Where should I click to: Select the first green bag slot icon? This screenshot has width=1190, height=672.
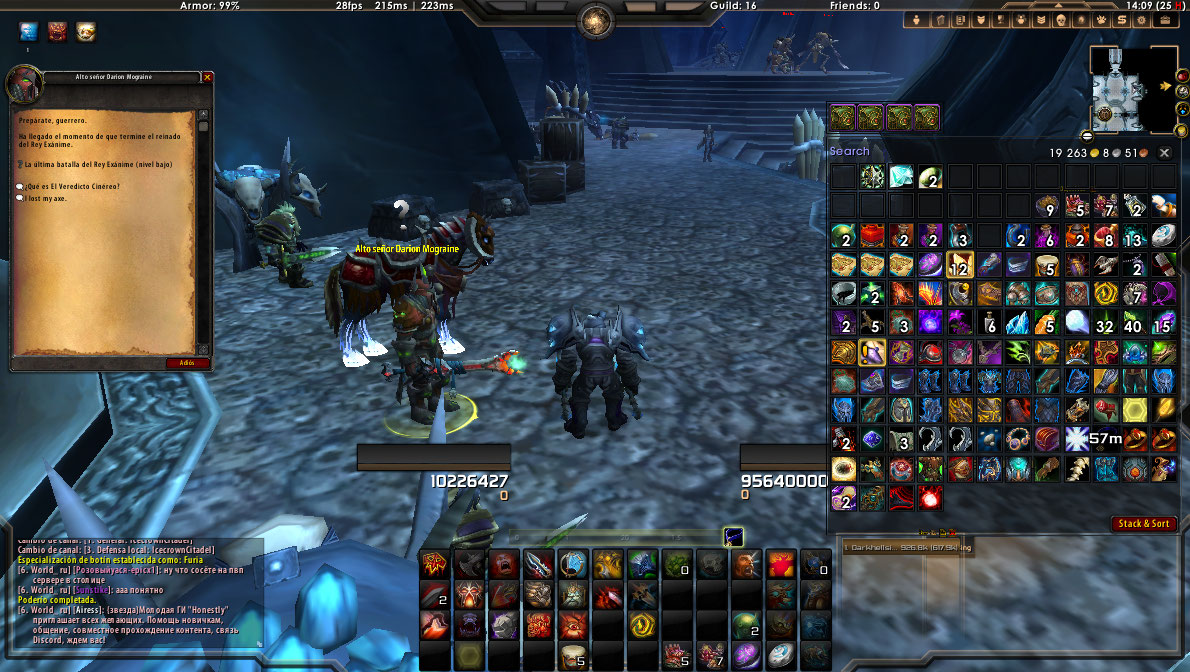(x=843, y=117)
